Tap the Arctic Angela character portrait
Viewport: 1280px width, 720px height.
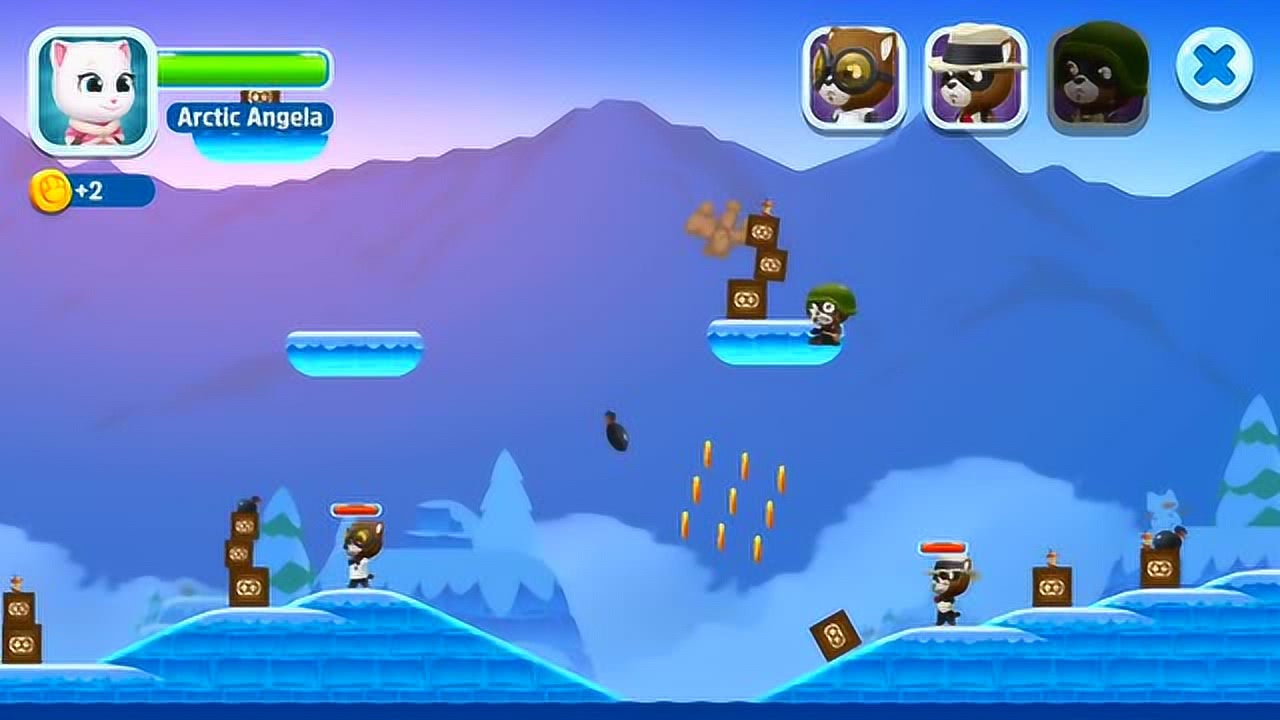(x=93, y=92)
